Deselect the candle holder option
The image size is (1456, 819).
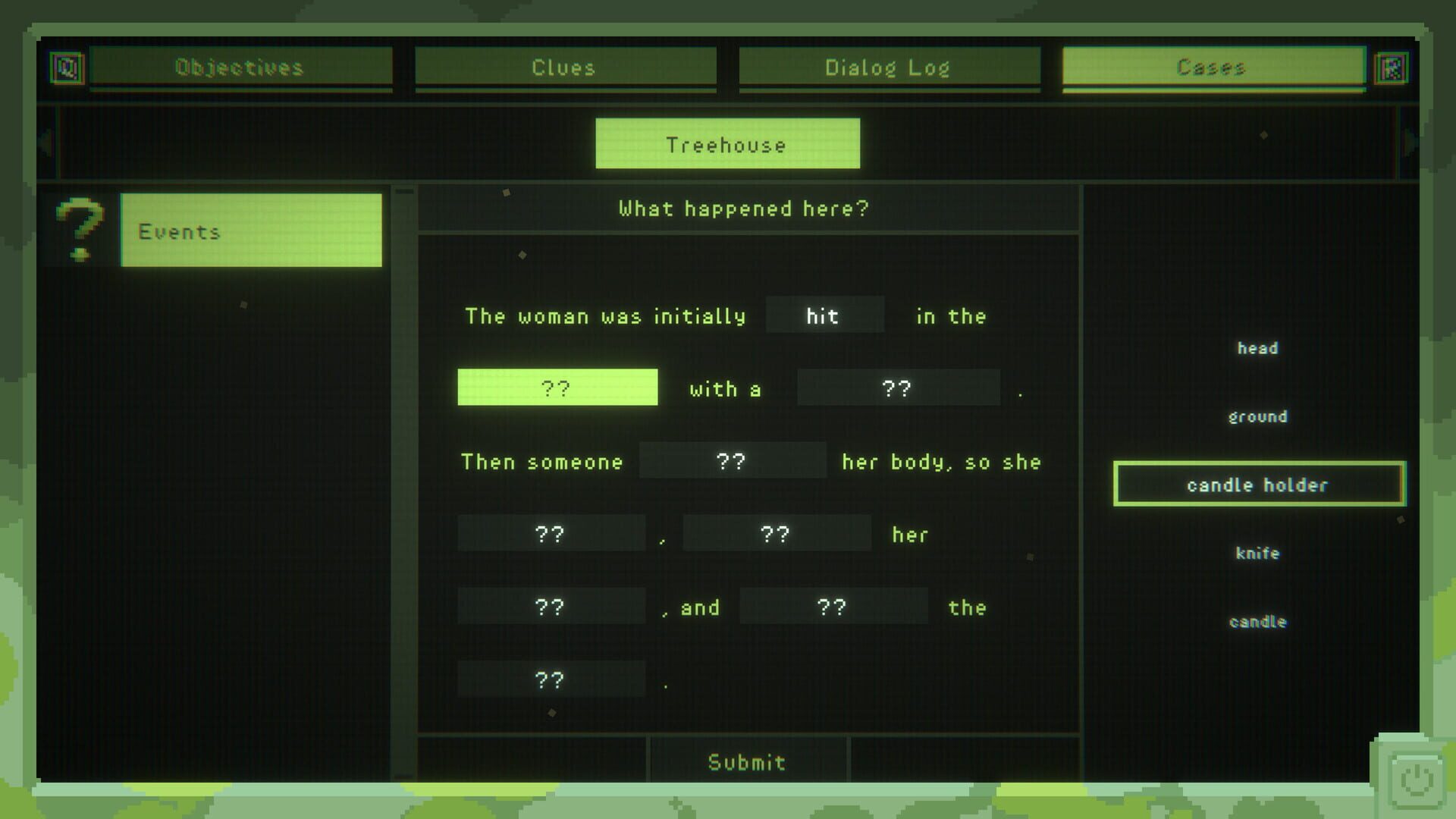(1257, 484)
